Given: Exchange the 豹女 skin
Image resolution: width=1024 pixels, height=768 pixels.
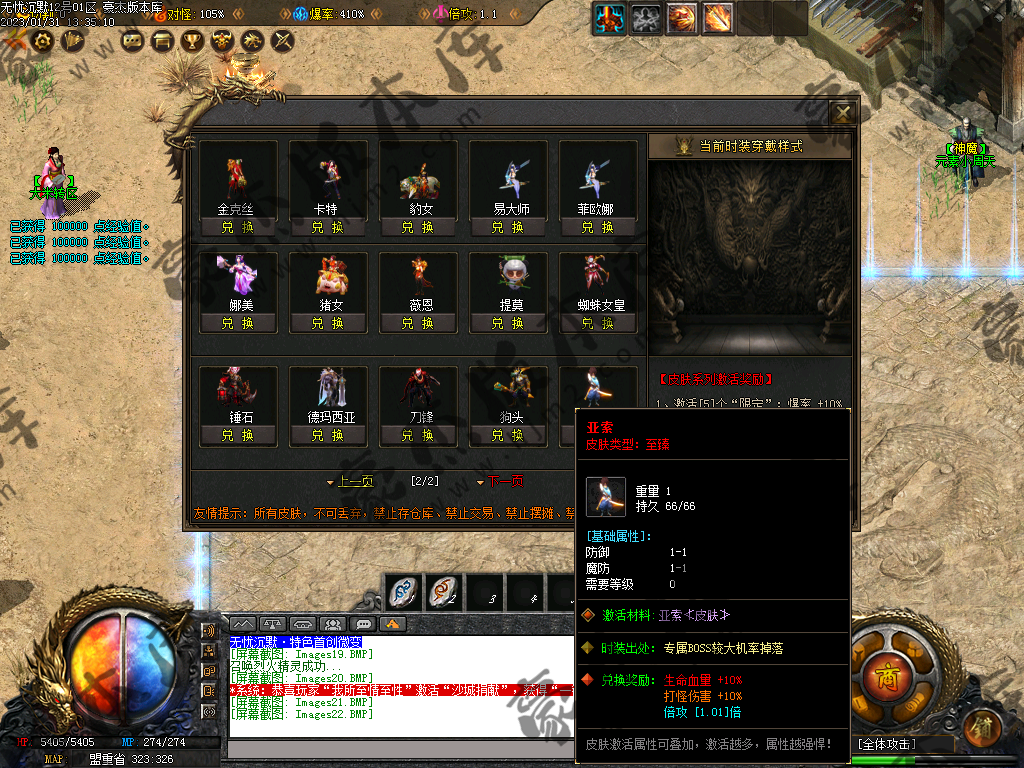Looking at the screenshot, I should click(x=417, y=227).
